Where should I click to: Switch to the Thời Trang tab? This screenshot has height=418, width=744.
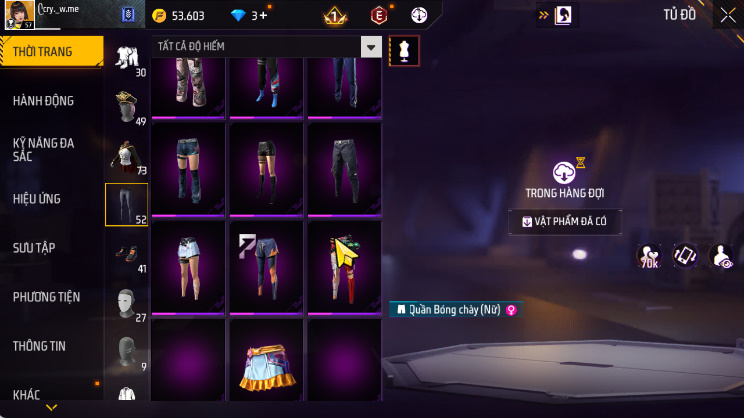point(50,51)
